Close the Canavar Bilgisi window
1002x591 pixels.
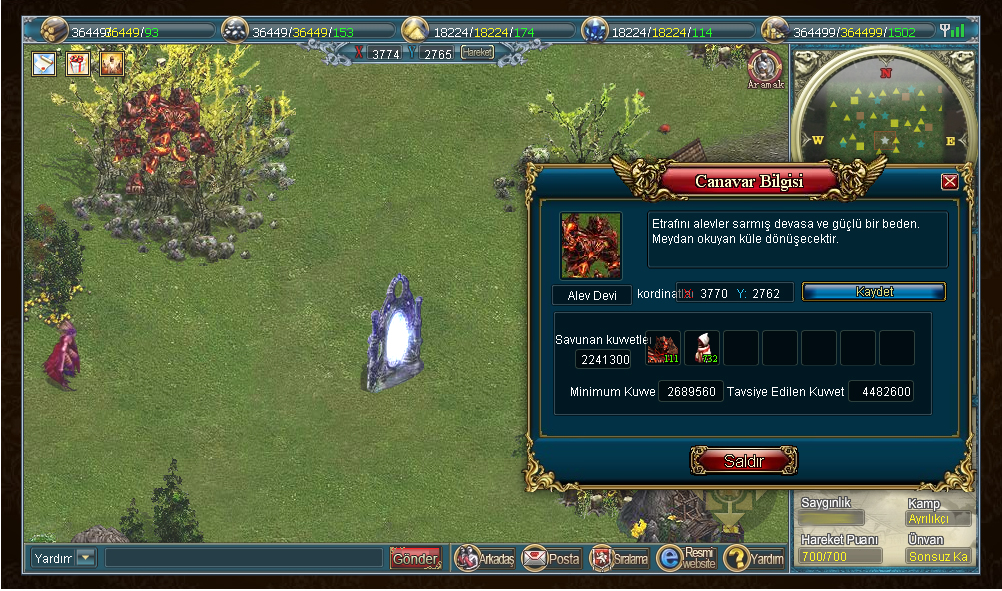pos(949,181)
